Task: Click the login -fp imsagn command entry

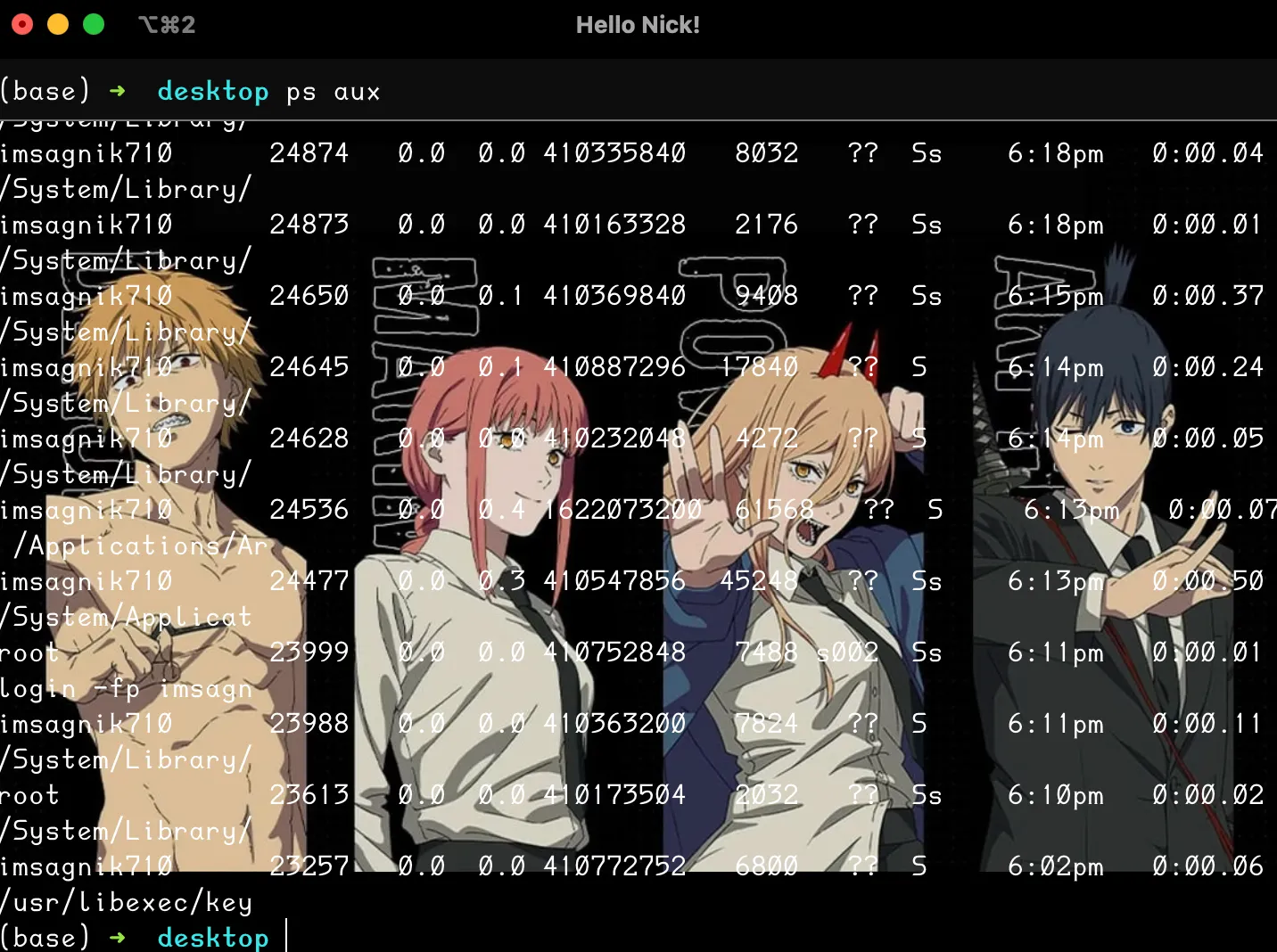Action: [x=125, y=688]
